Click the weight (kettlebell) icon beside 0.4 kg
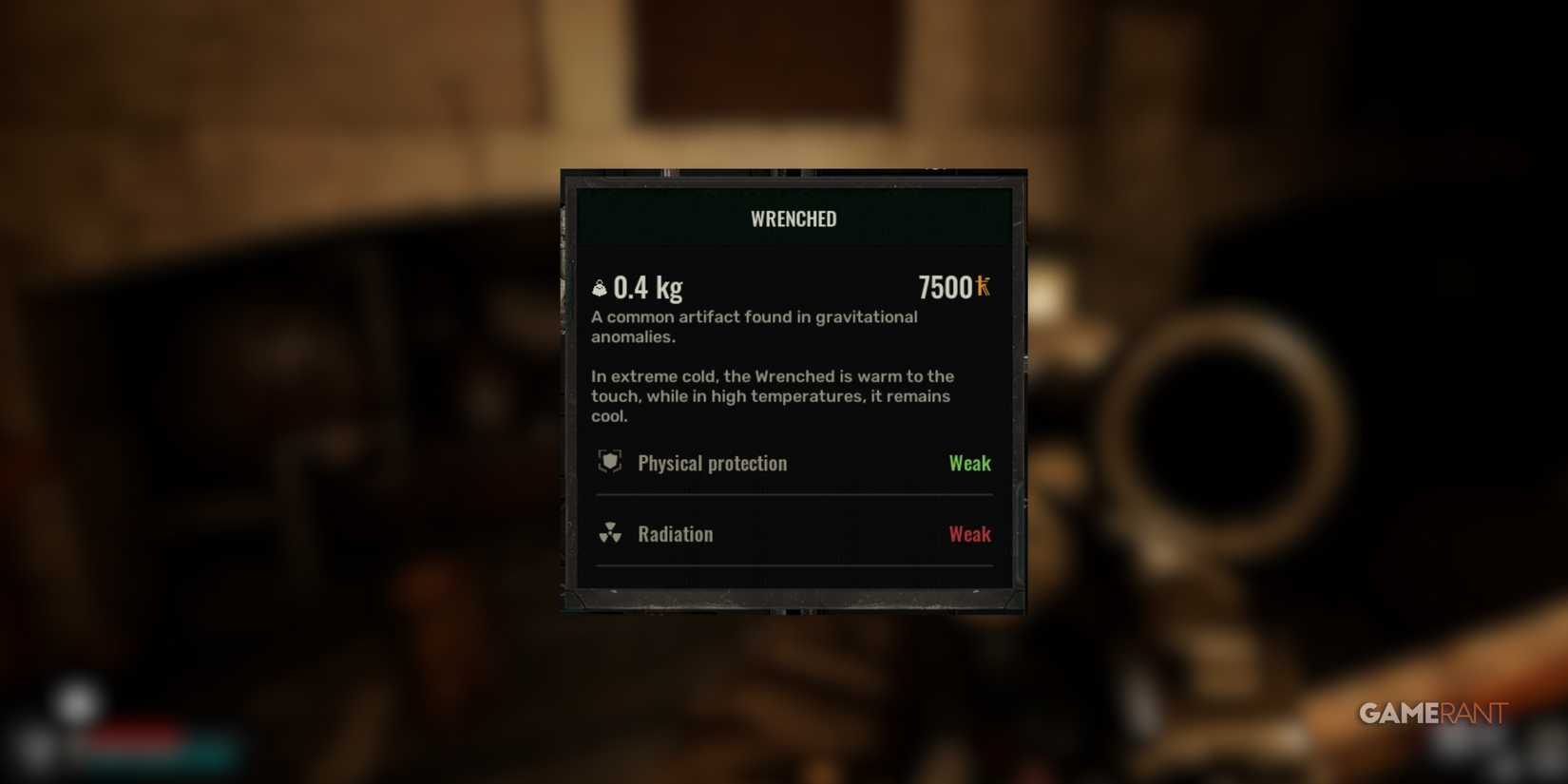This screenshot has height=784, width=1568. 600,286
